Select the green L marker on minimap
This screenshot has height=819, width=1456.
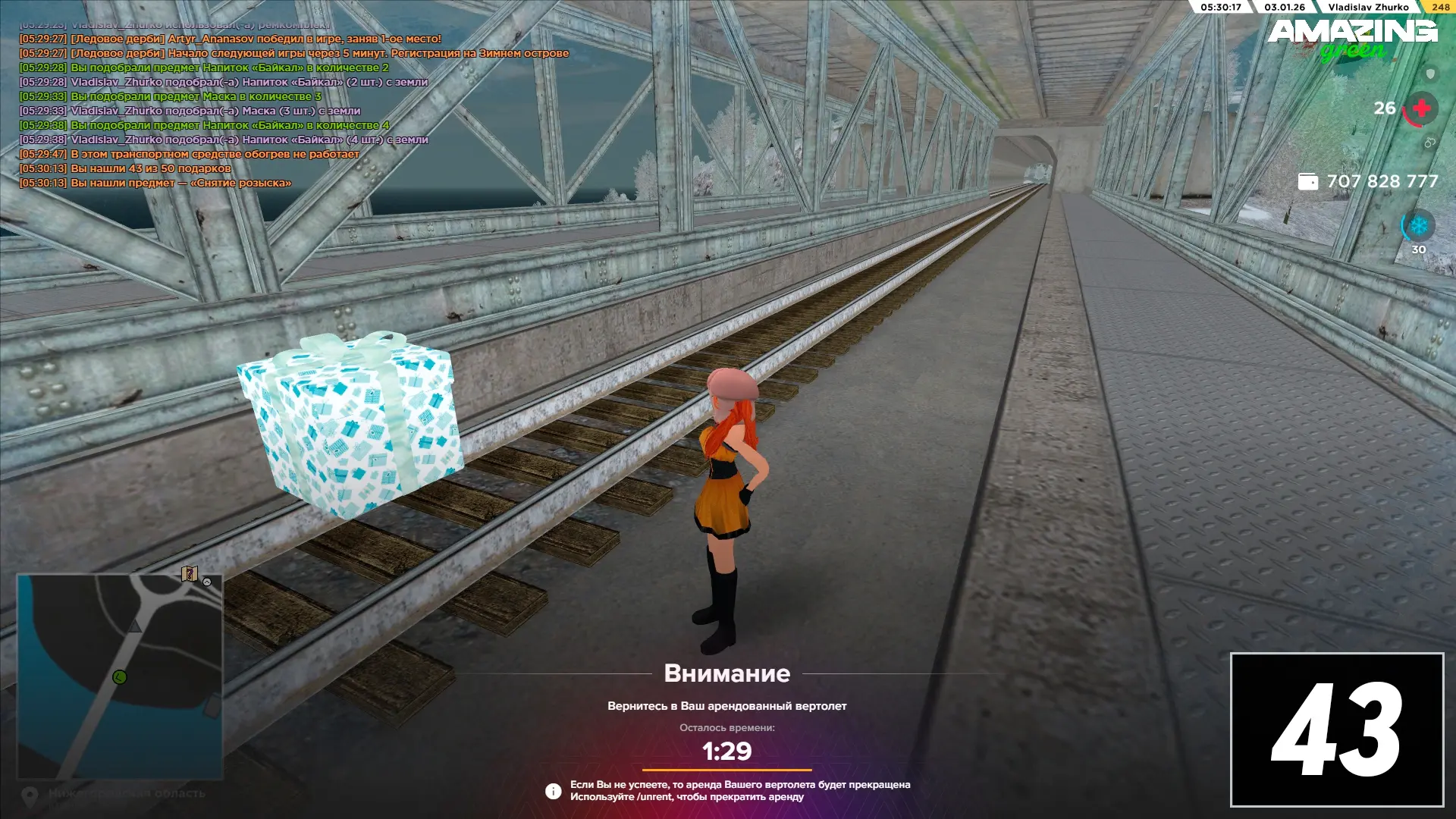[x=119, y=677]
